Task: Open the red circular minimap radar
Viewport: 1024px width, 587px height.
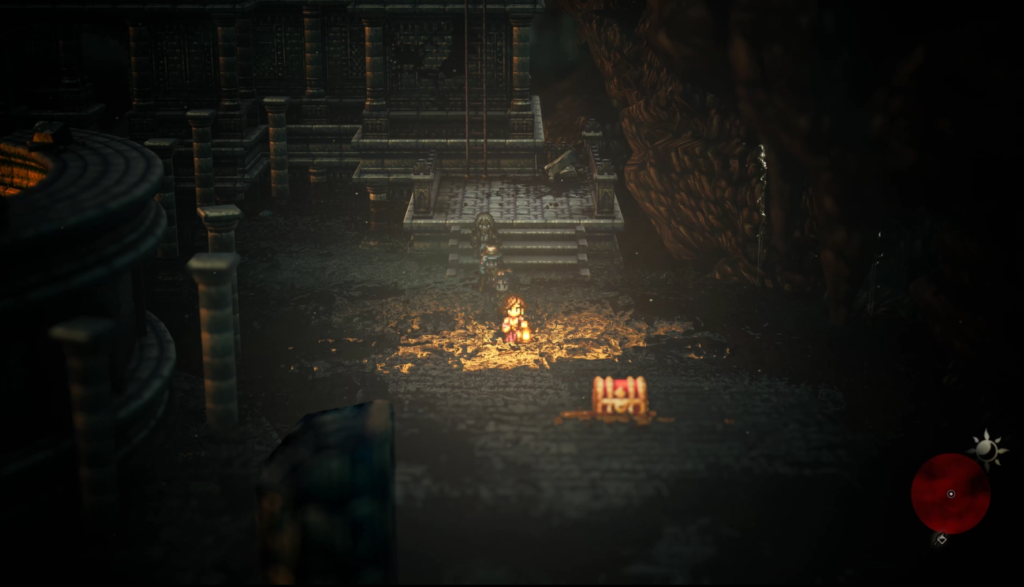Action: (950, 493)
